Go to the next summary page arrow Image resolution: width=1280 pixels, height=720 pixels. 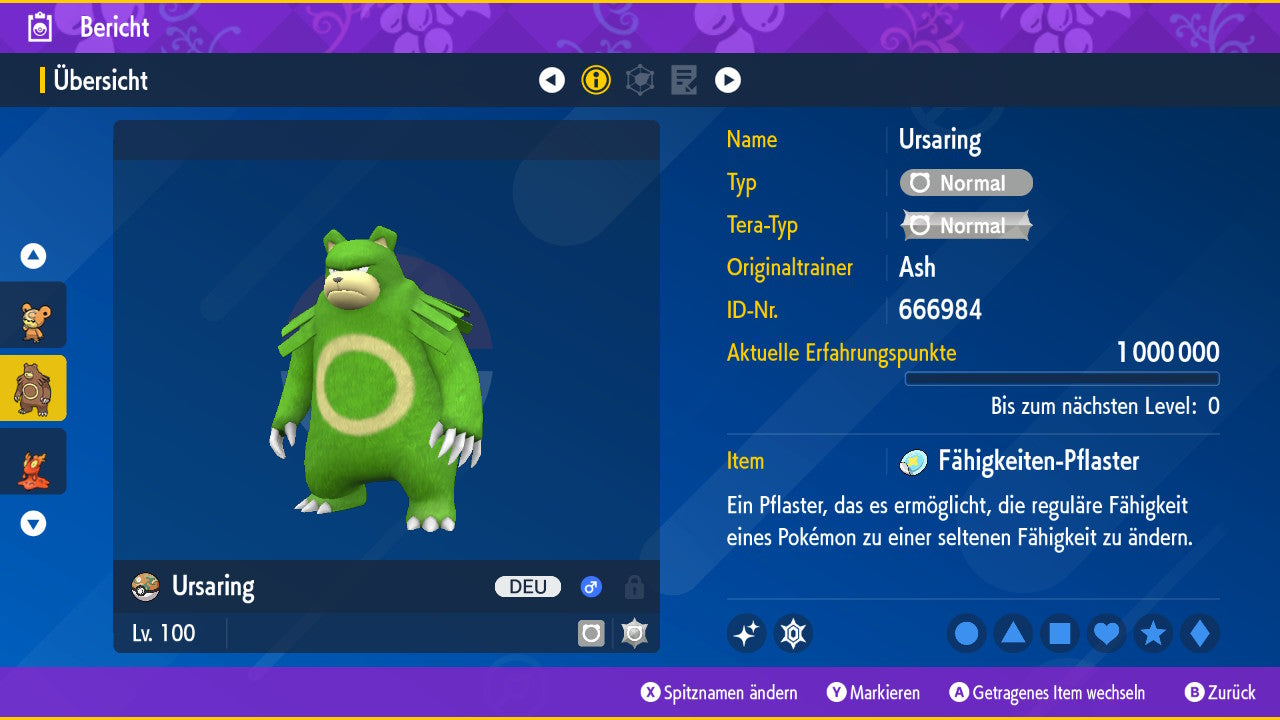pos(728,80)
